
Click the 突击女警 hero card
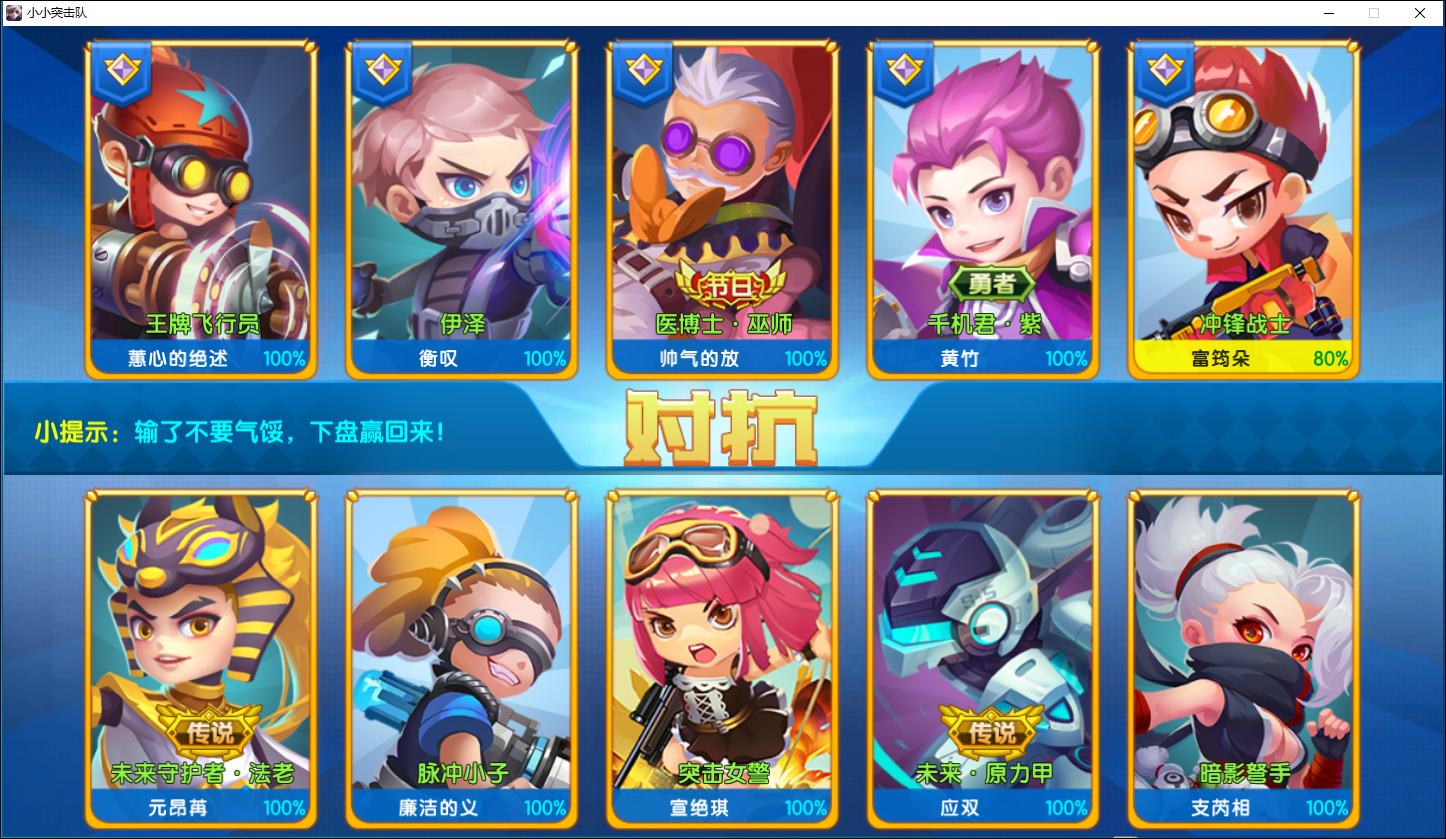(722, 658)
